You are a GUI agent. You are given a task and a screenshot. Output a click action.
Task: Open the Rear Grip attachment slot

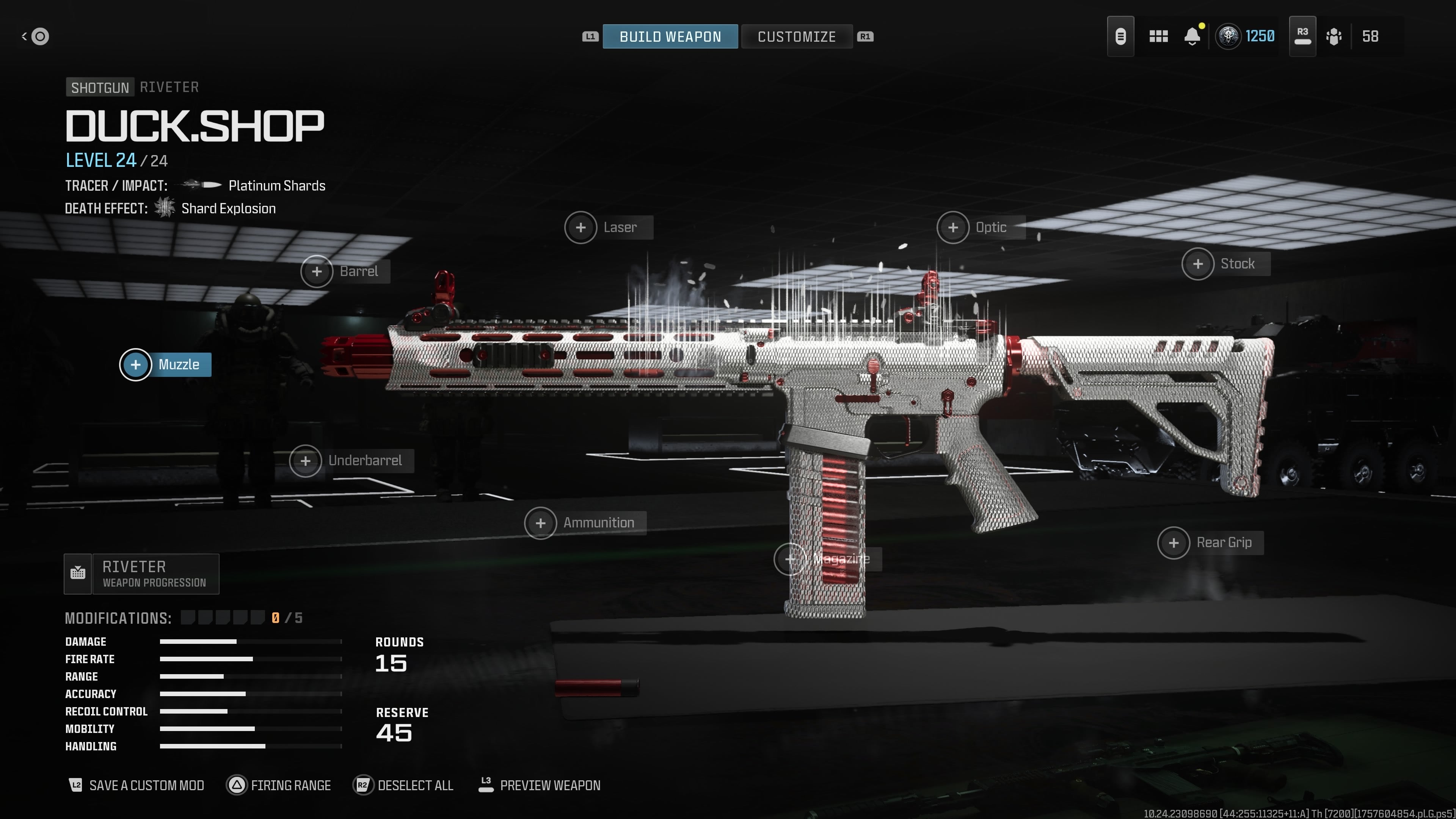pyautogui.click(x=1210, y=543)
